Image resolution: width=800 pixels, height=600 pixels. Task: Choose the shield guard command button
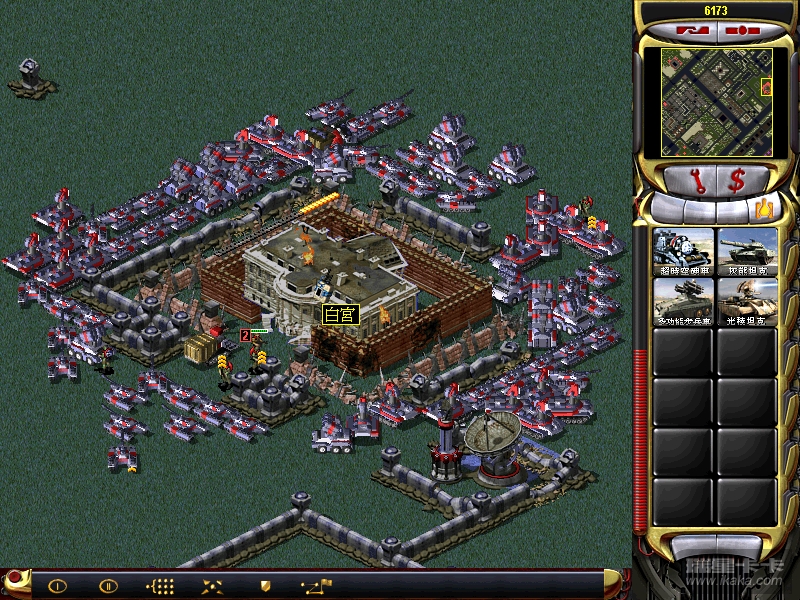click(x=265, y=585)
